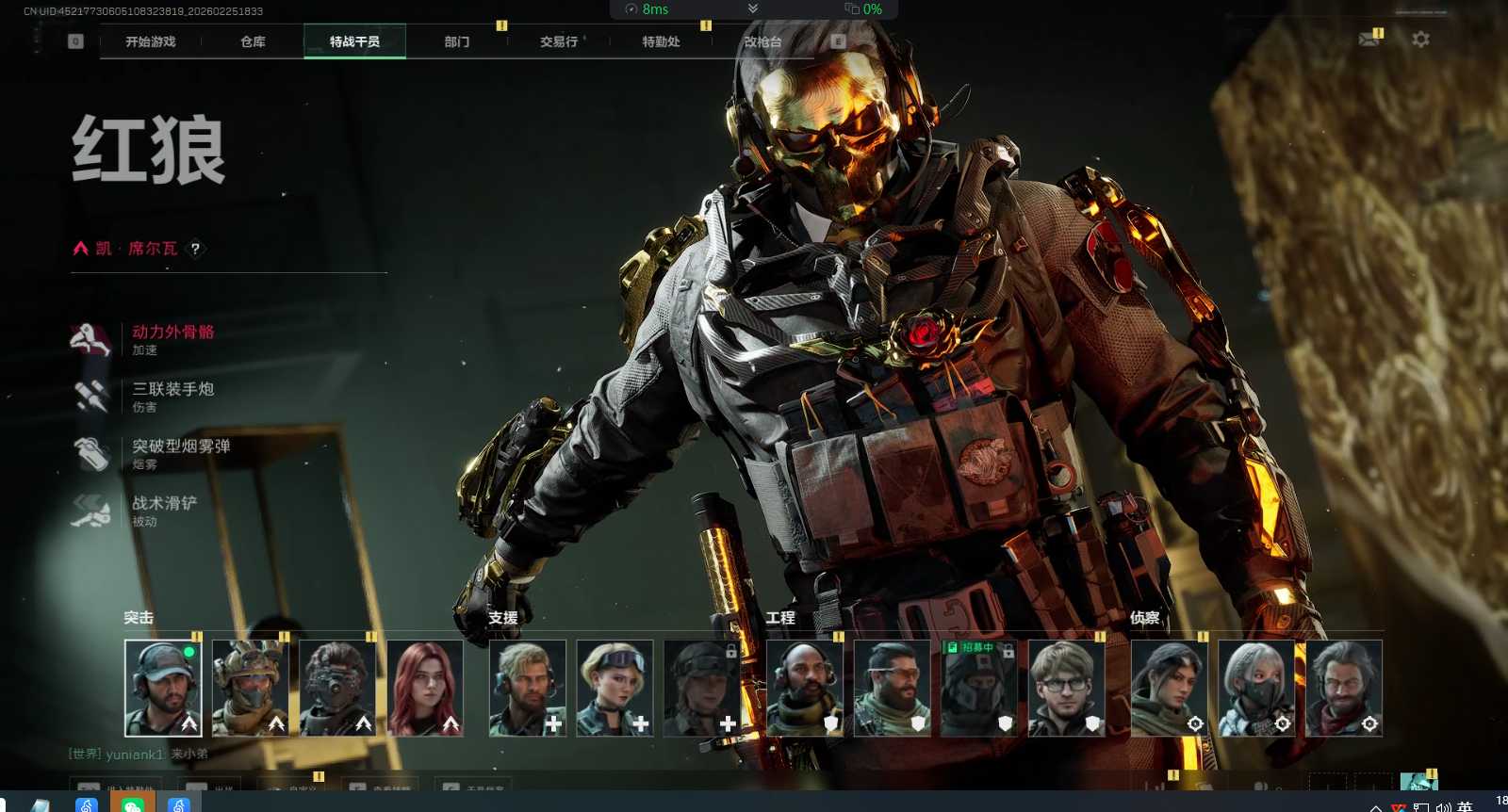This screenshot has width=1508, height=812.
Task: Select the blonde goggles support operator
Action: (x=615, y=688)
